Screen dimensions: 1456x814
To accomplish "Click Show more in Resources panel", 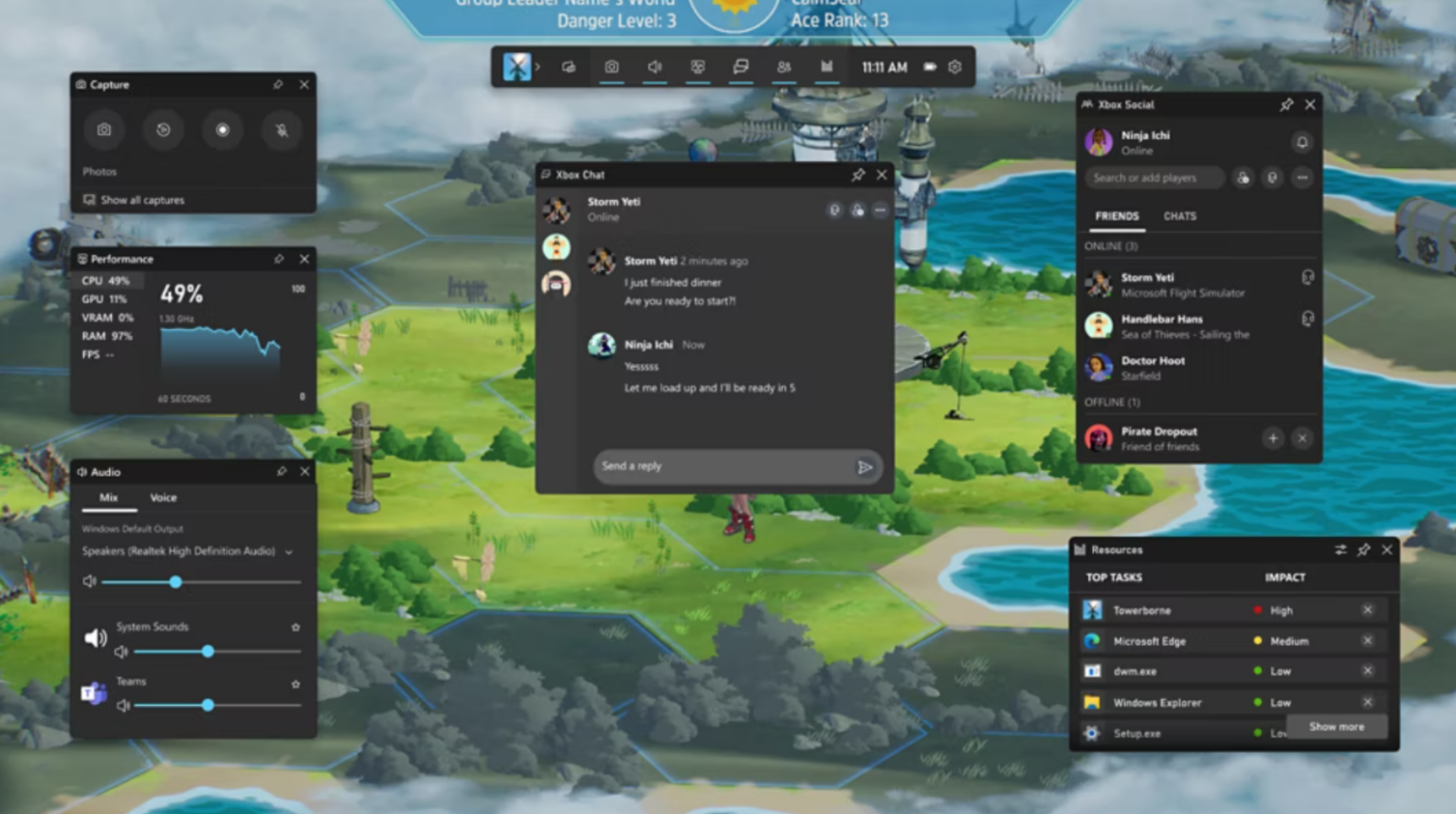I will coord(1337,727).
